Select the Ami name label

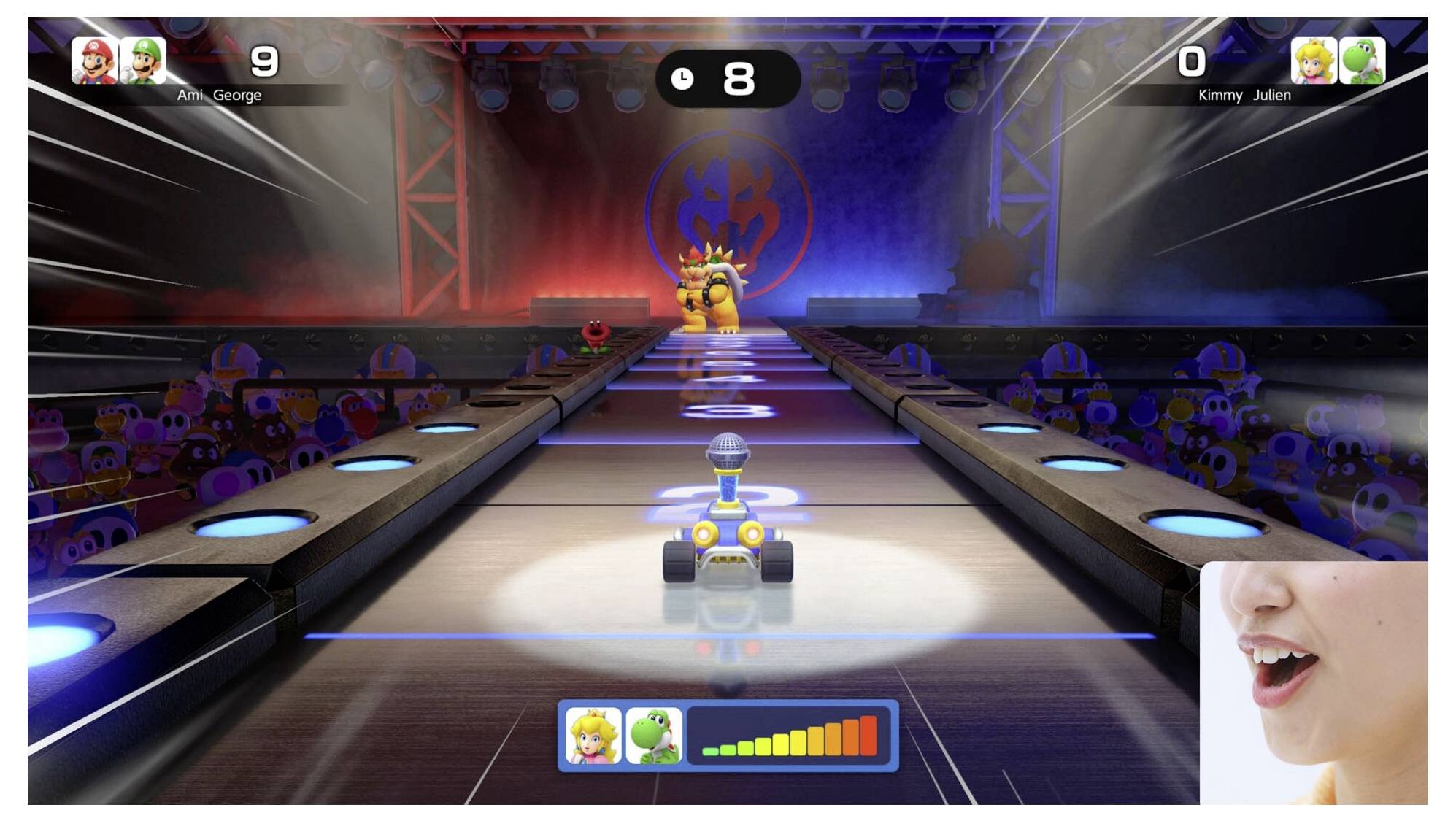pyautogui.click(x=190, y=95)
